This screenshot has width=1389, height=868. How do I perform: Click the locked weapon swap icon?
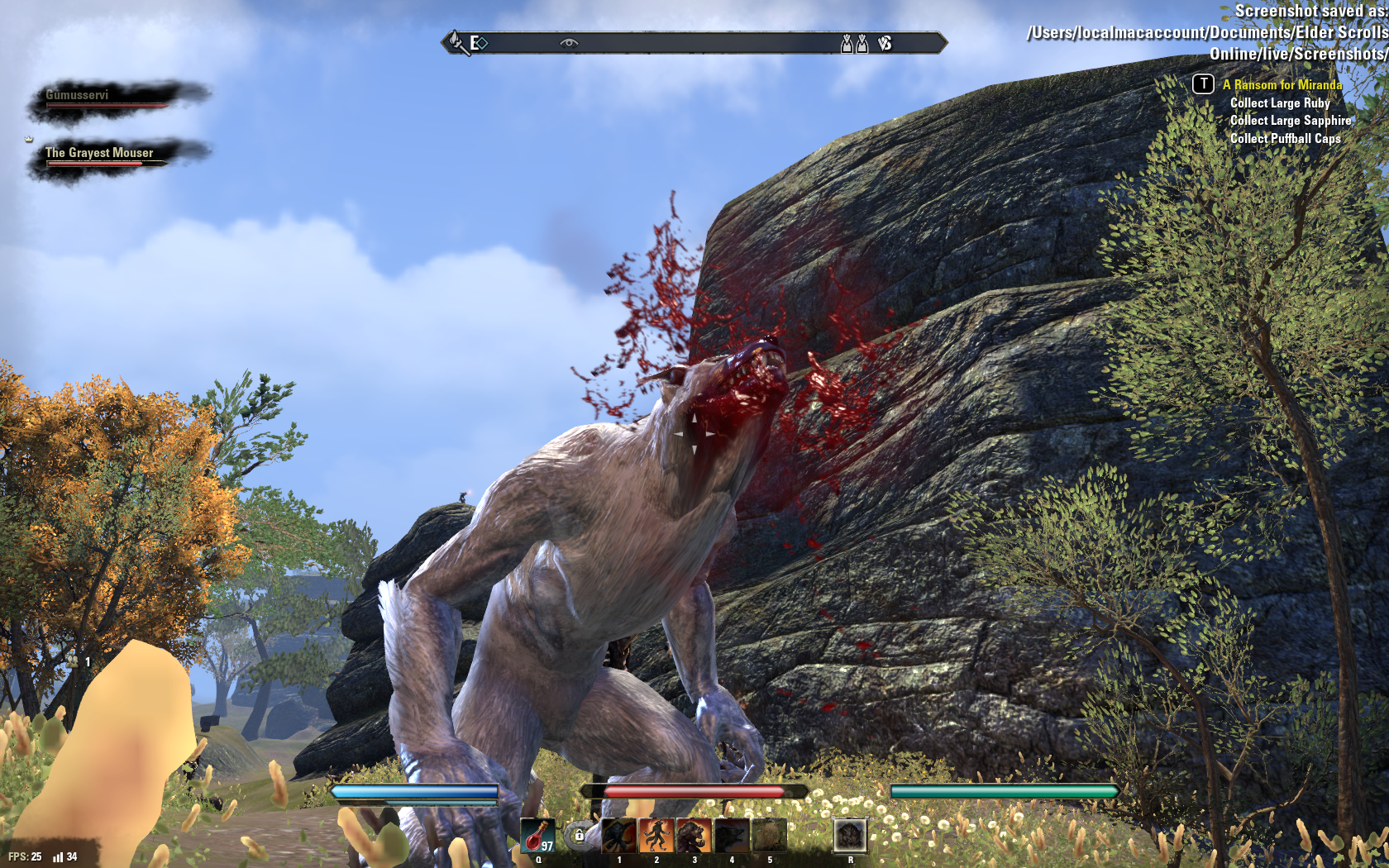click(580, 836)
